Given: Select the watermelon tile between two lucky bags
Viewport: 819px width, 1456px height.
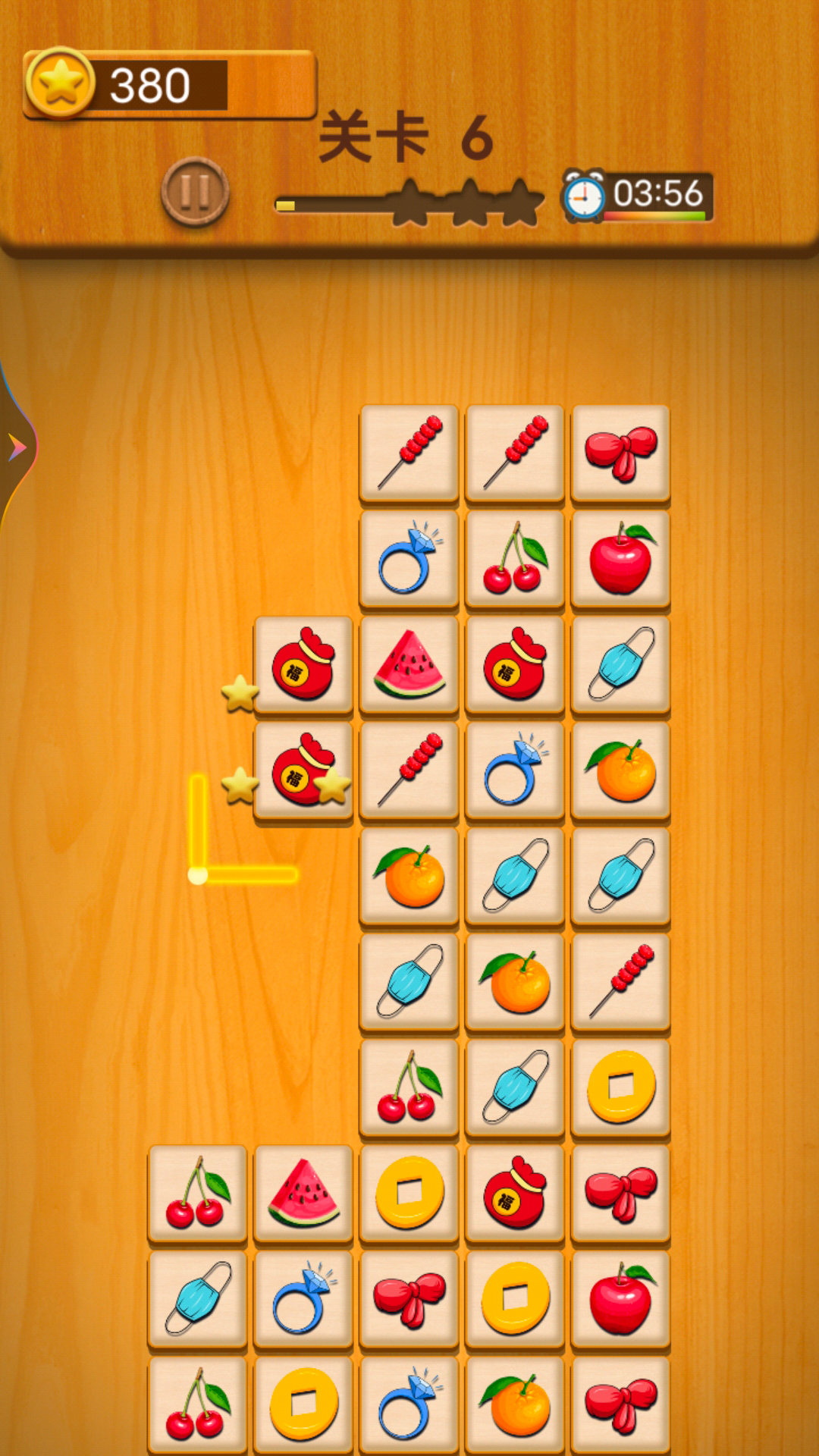Looking at the screenshot, I should [x=409, y=664].
